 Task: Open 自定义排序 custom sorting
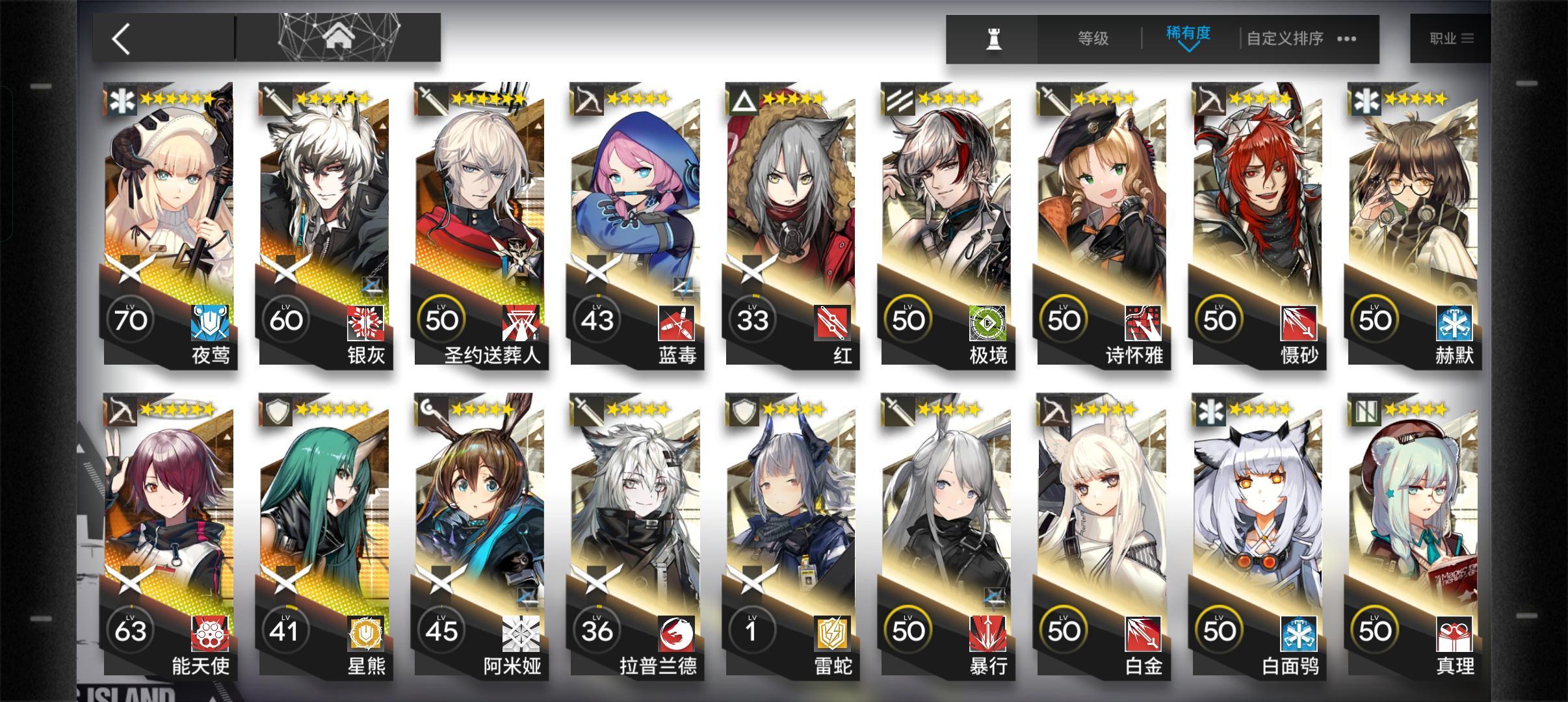click(1284, 39)
